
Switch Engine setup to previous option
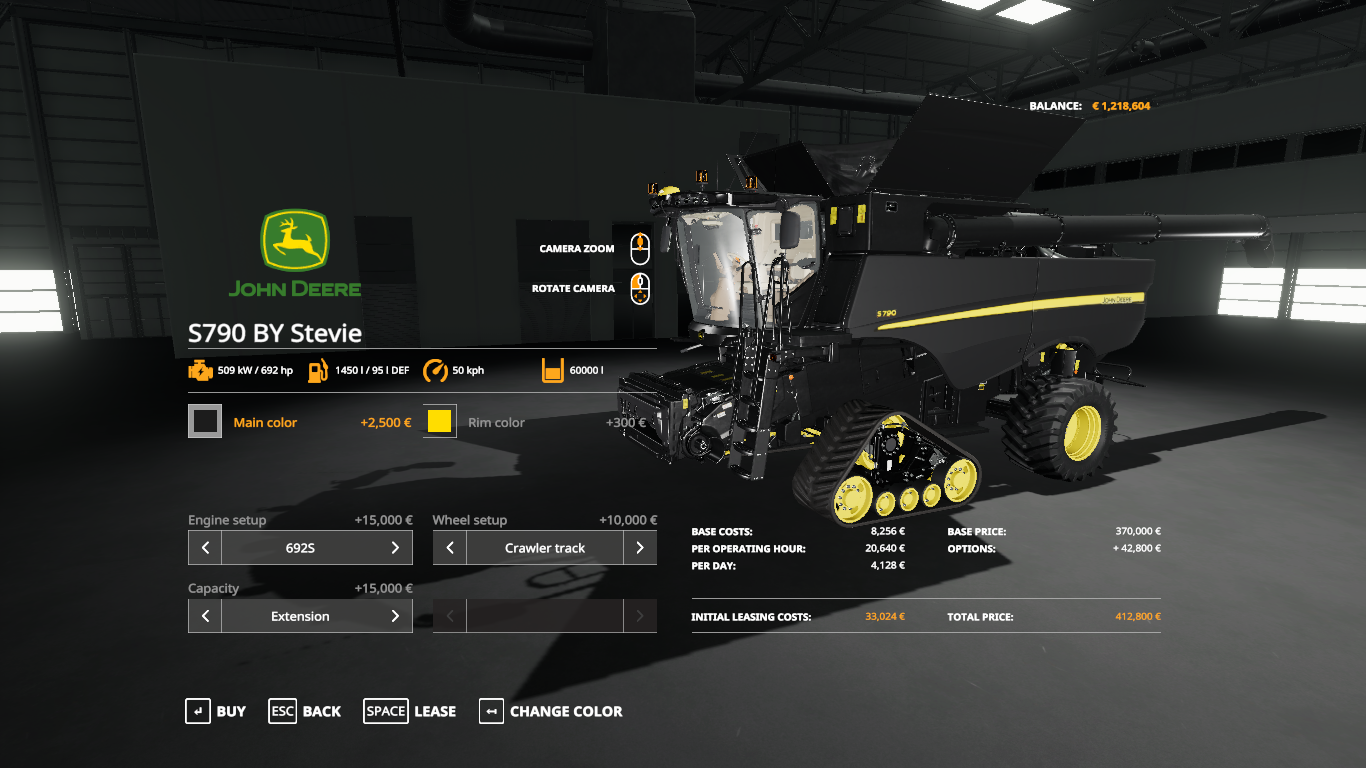205,548
